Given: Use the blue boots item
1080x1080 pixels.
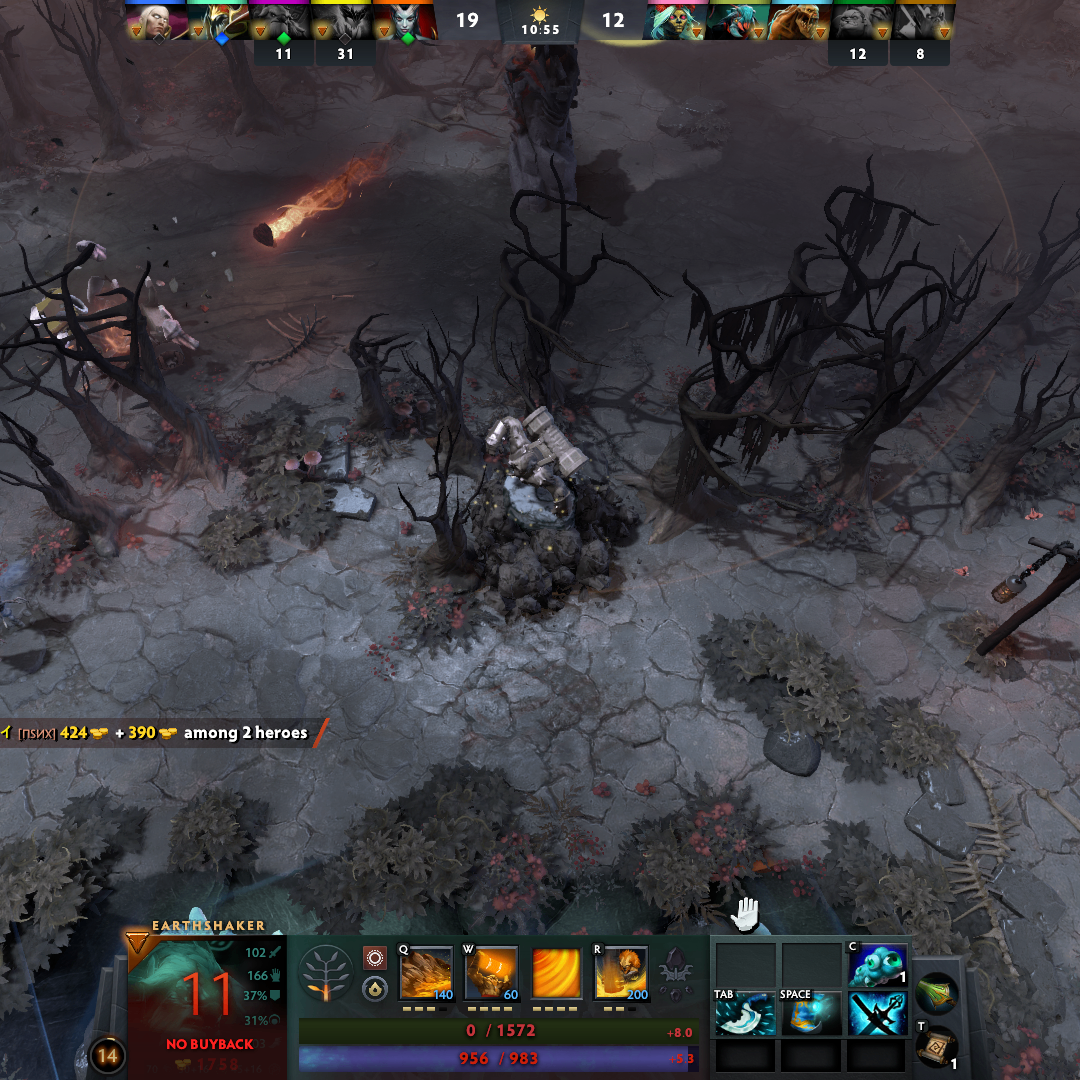Looking at the screenshot, I should coord(811,1014).
